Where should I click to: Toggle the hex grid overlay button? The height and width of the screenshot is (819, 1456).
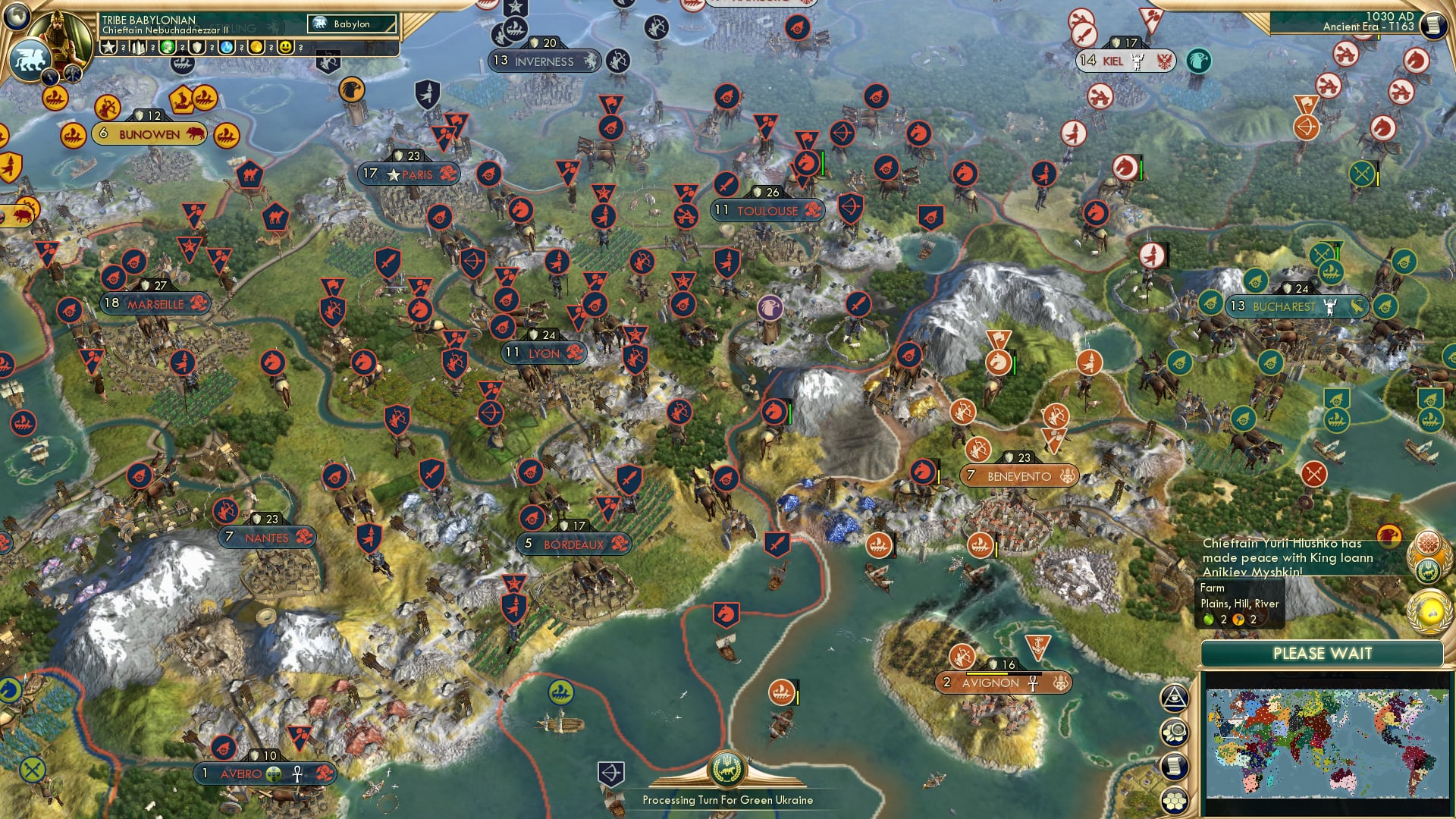pyautogui.click(x=1175, y=800)
